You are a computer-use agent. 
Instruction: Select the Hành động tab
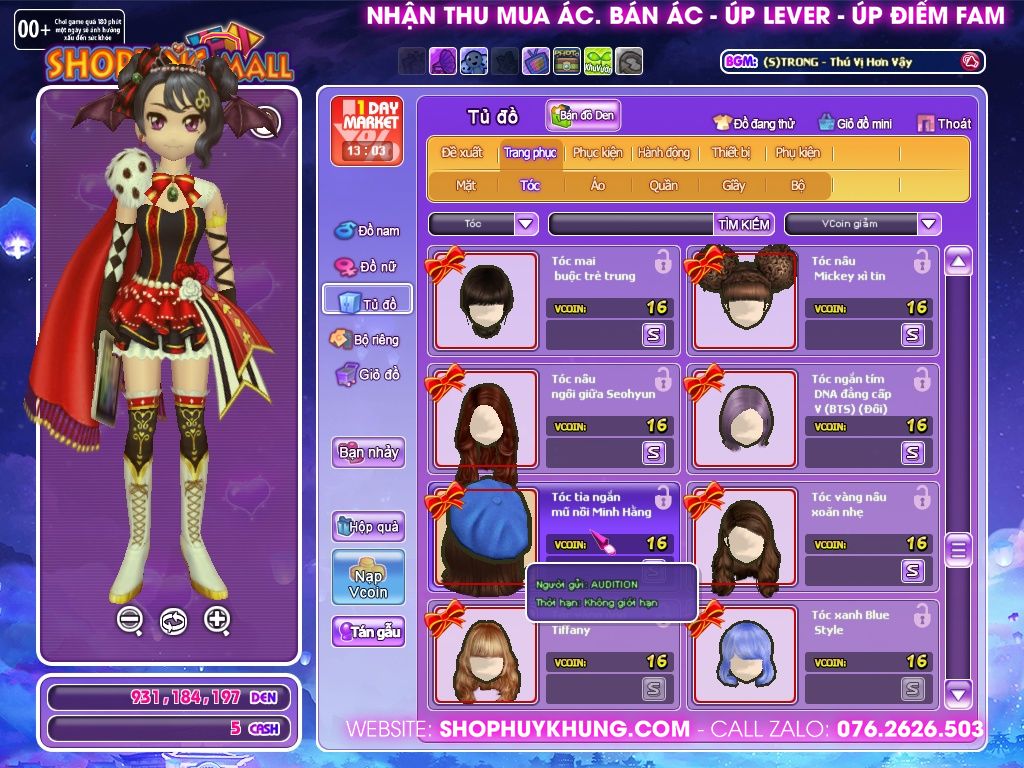(x=663, y=153)
